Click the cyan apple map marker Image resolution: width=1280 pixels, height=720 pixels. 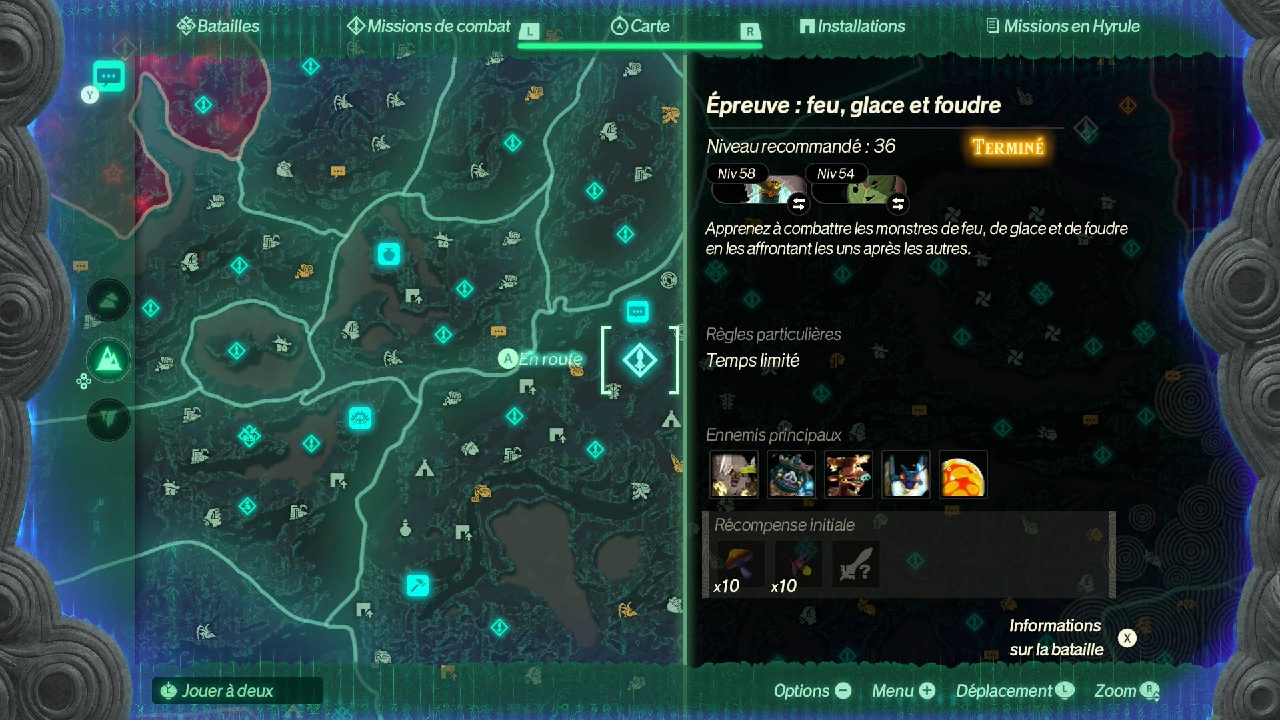pos(388,254)
